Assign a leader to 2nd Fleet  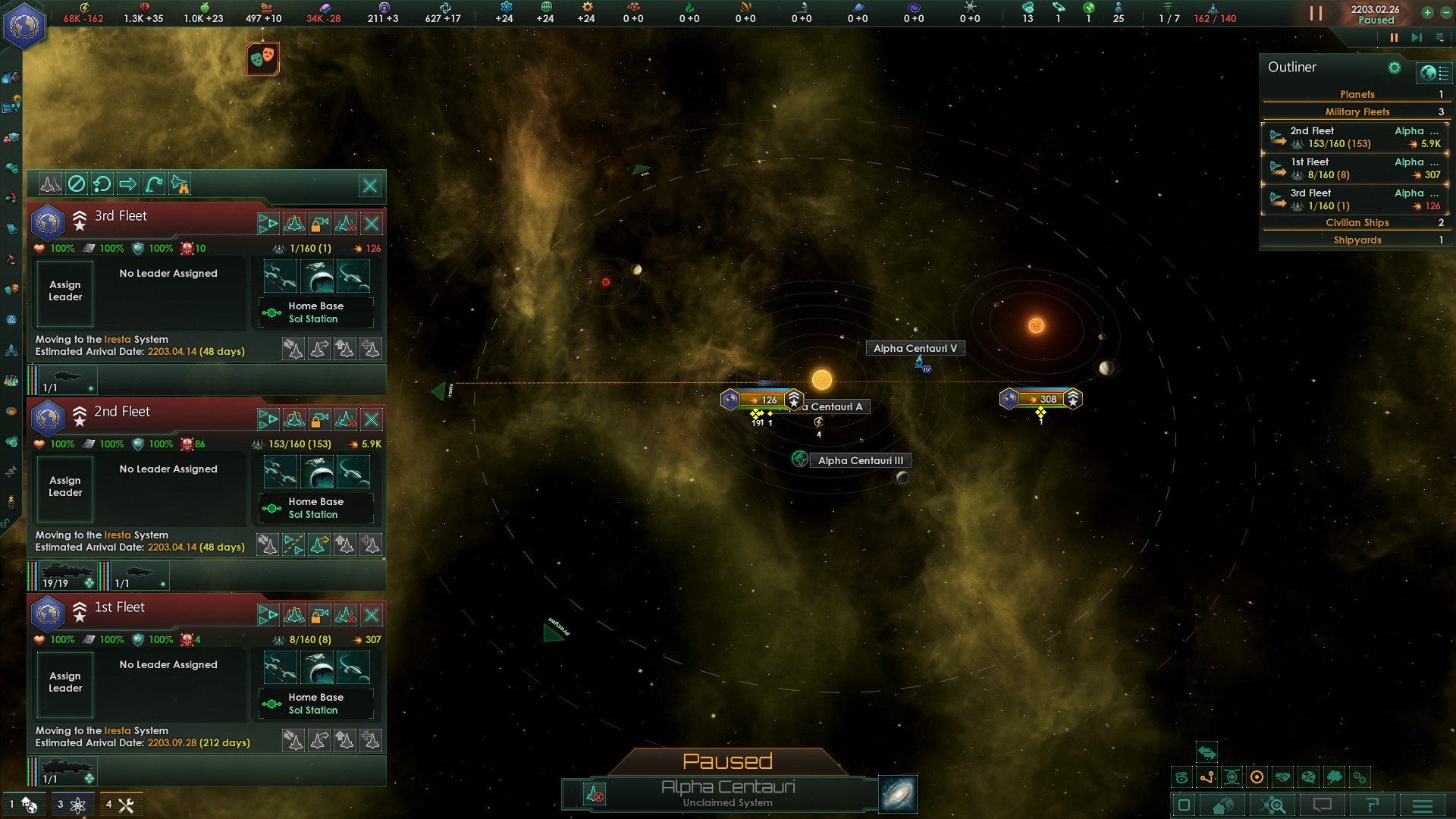point(65,487)
